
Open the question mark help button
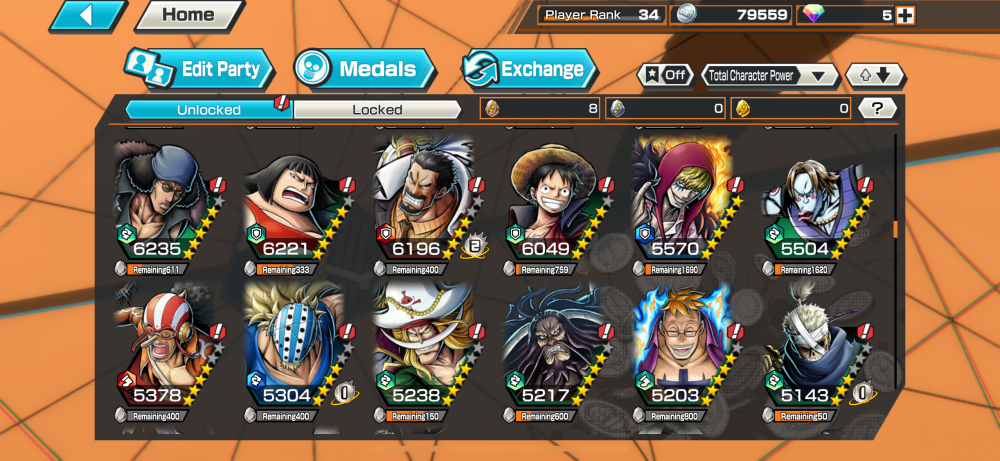pyautogui.click(x=877, y=109)
